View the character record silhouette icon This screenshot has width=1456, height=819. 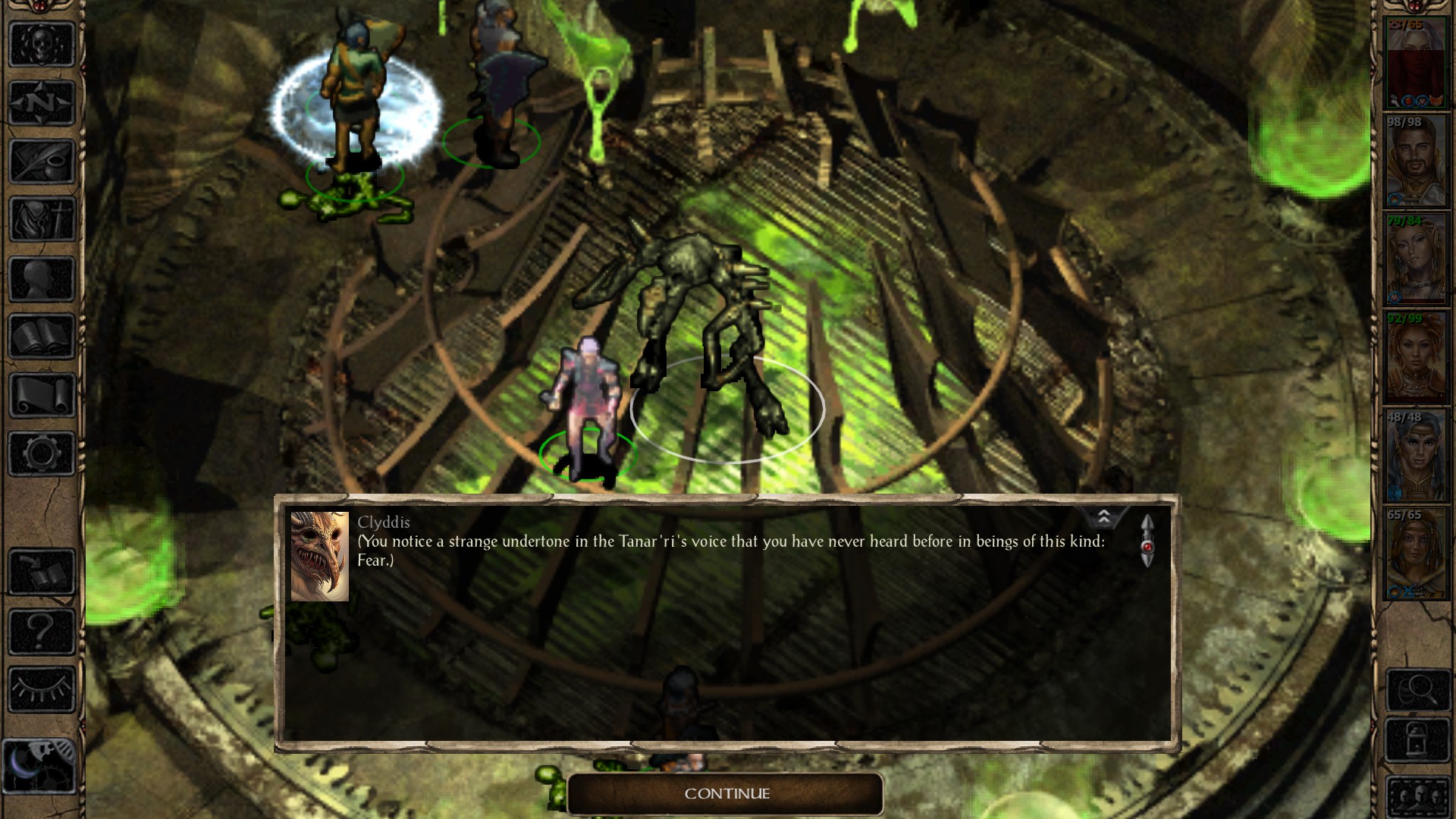(x=42, y=278)
